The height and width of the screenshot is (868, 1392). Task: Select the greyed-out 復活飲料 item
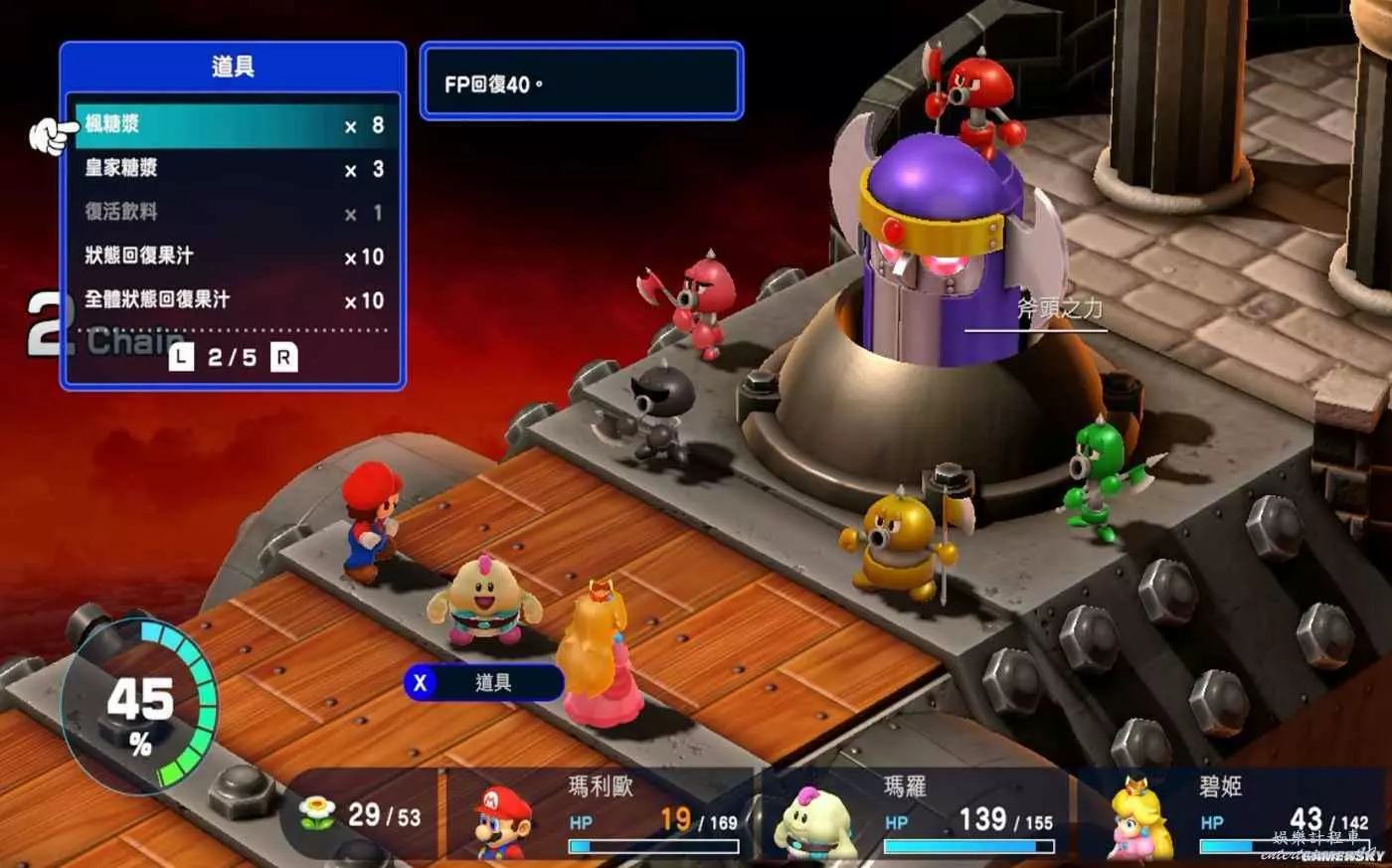pyautogui.click(x=234, y=213)
